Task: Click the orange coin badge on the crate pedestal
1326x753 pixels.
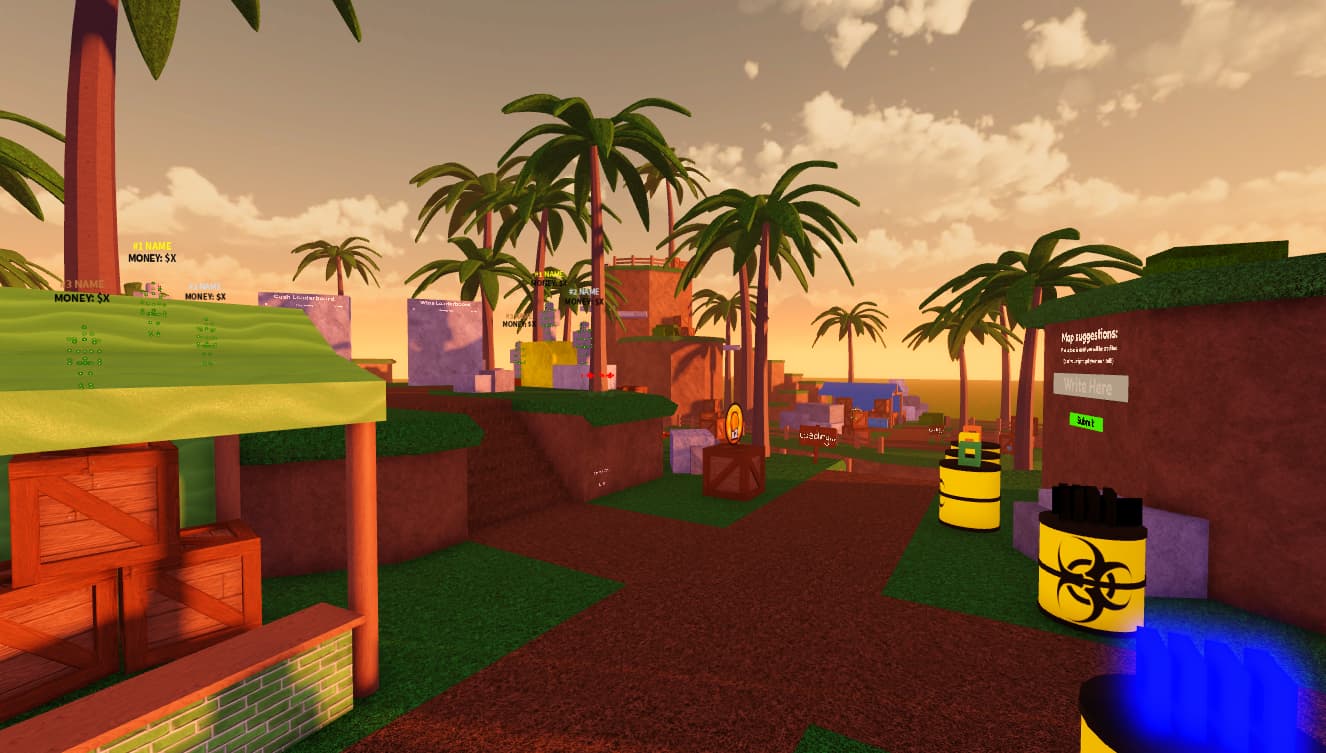Action: click(733, 424)
